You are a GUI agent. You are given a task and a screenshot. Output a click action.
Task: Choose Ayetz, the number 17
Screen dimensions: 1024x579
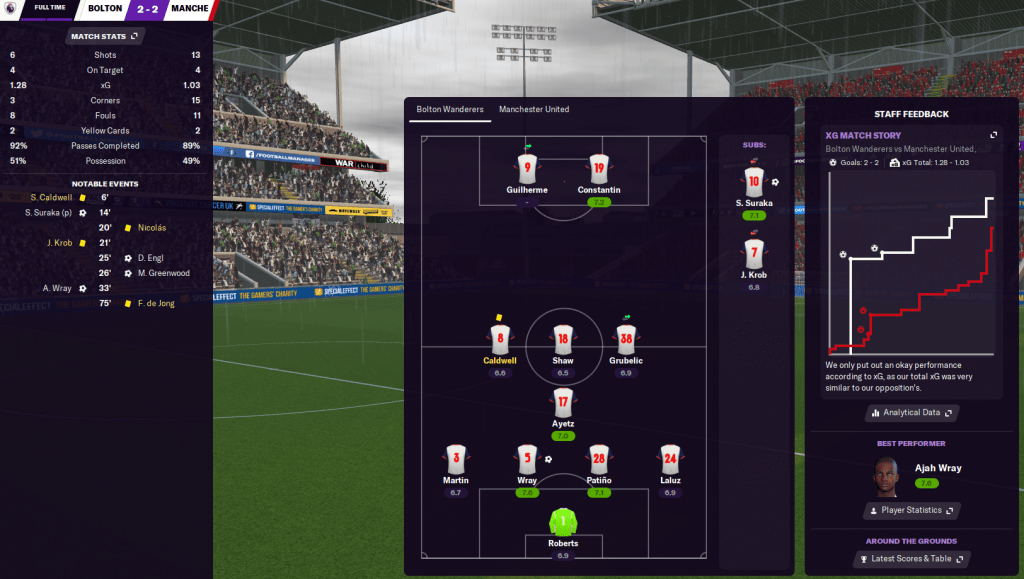pyautogui.click(x=563, y=403)
